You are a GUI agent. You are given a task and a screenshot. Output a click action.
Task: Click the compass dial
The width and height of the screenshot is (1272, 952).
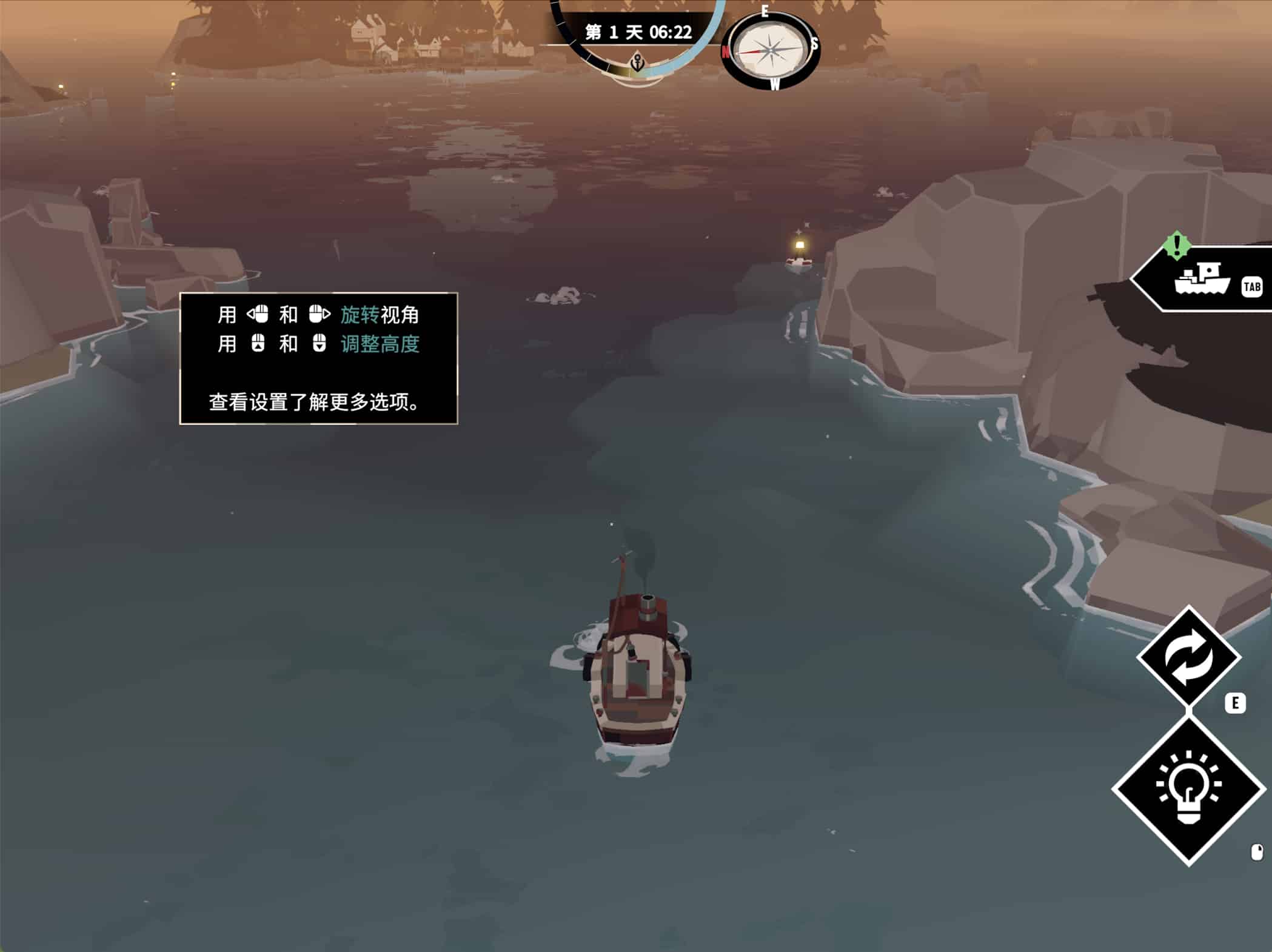click(x=770, y=50)
